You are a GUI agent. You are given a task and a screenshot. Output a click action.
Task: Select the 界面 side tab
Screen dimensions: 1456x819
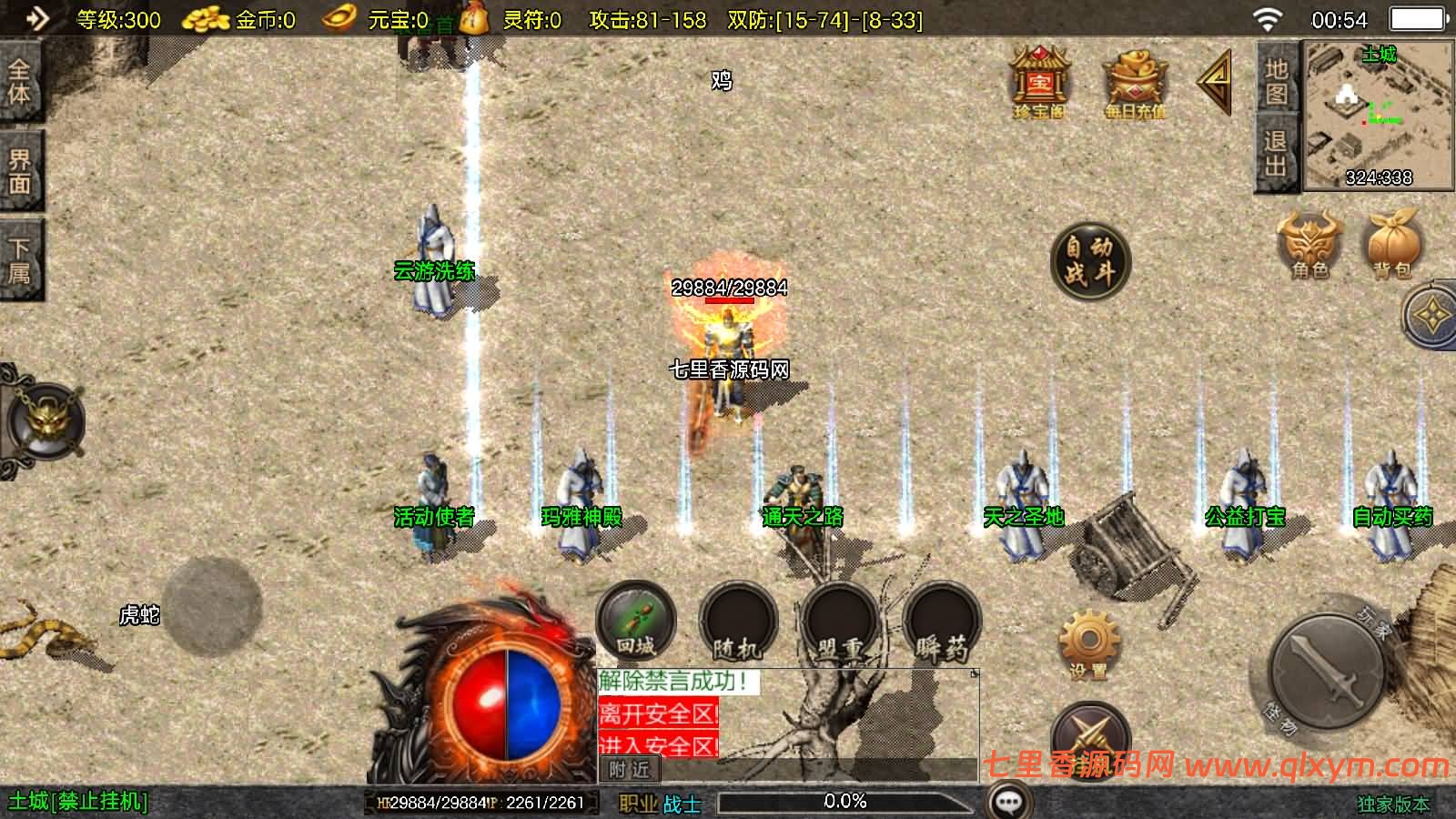[x=20, y=171]
